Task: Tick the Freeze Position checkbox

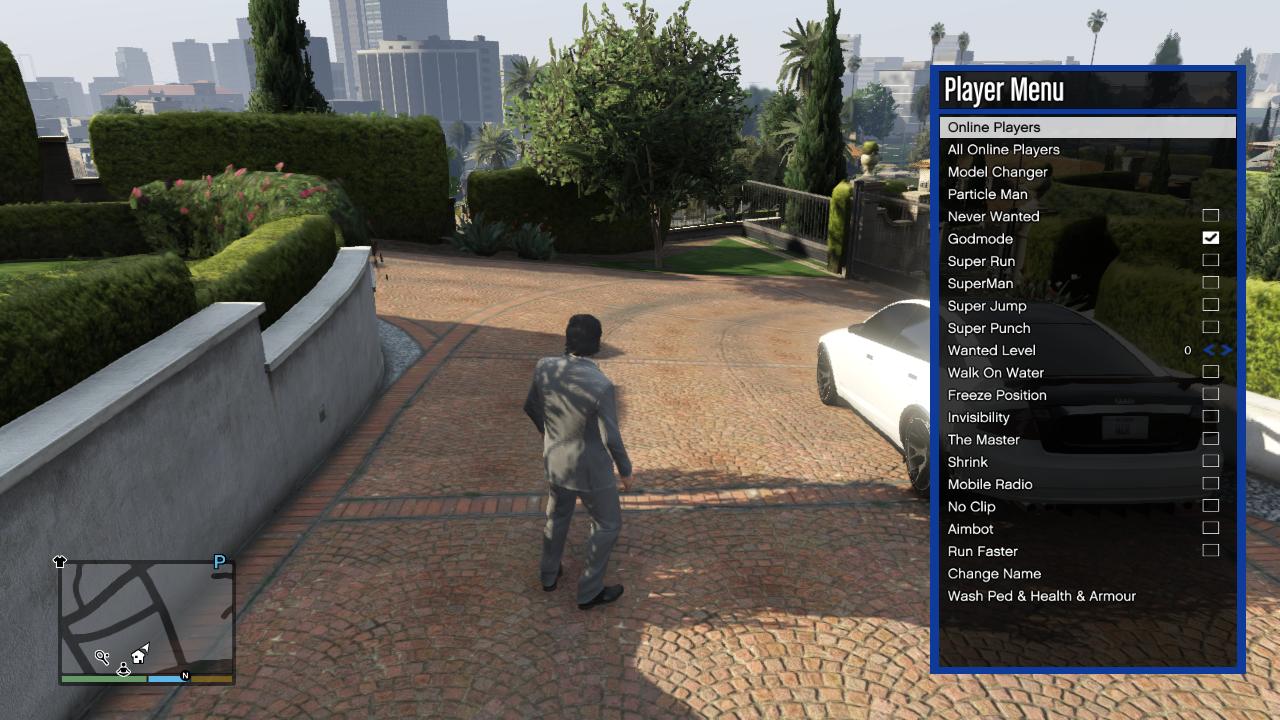Action: 1210,395
